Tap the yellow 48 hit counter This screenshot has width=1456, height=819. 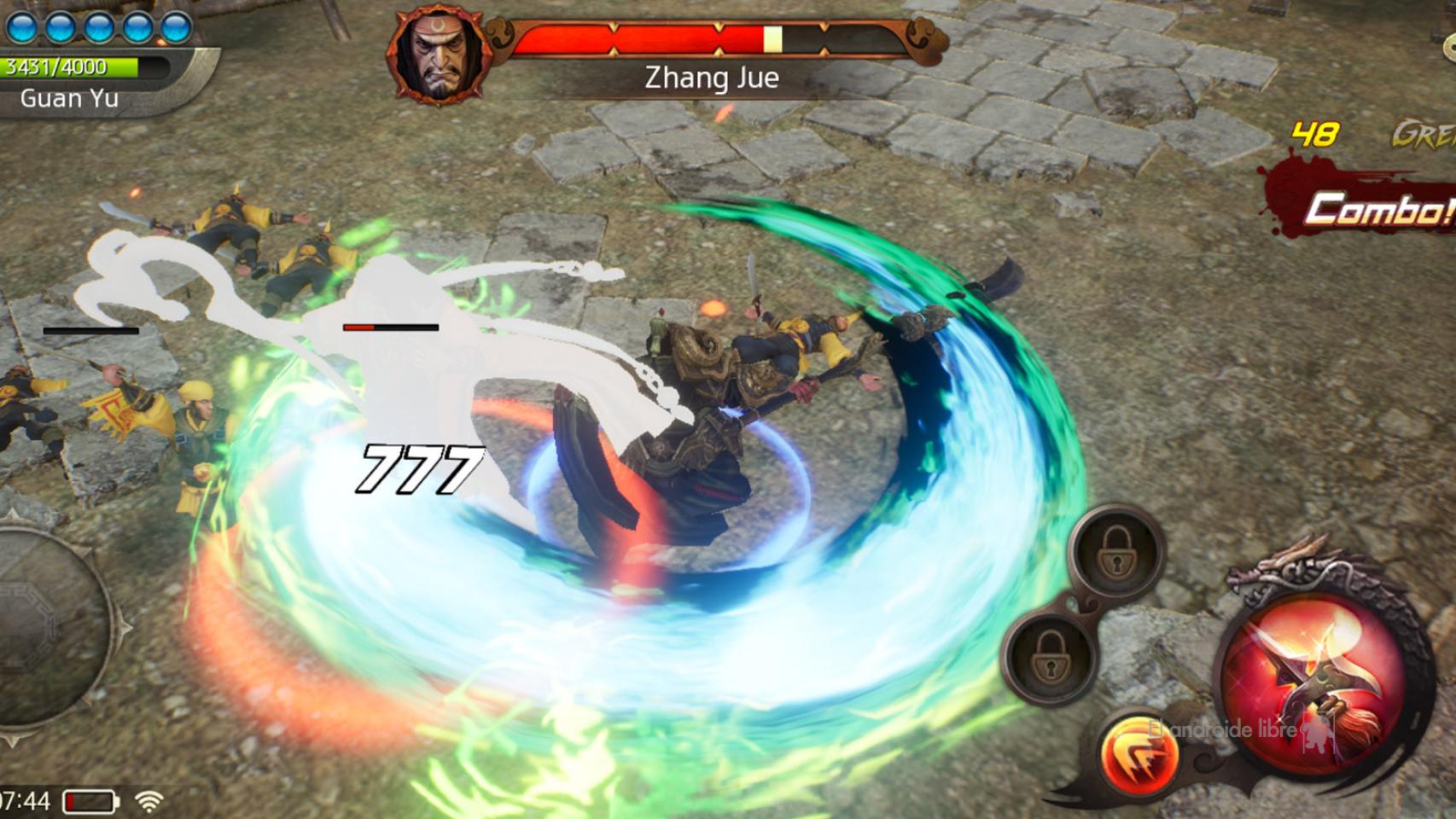tap(1314, 133)
